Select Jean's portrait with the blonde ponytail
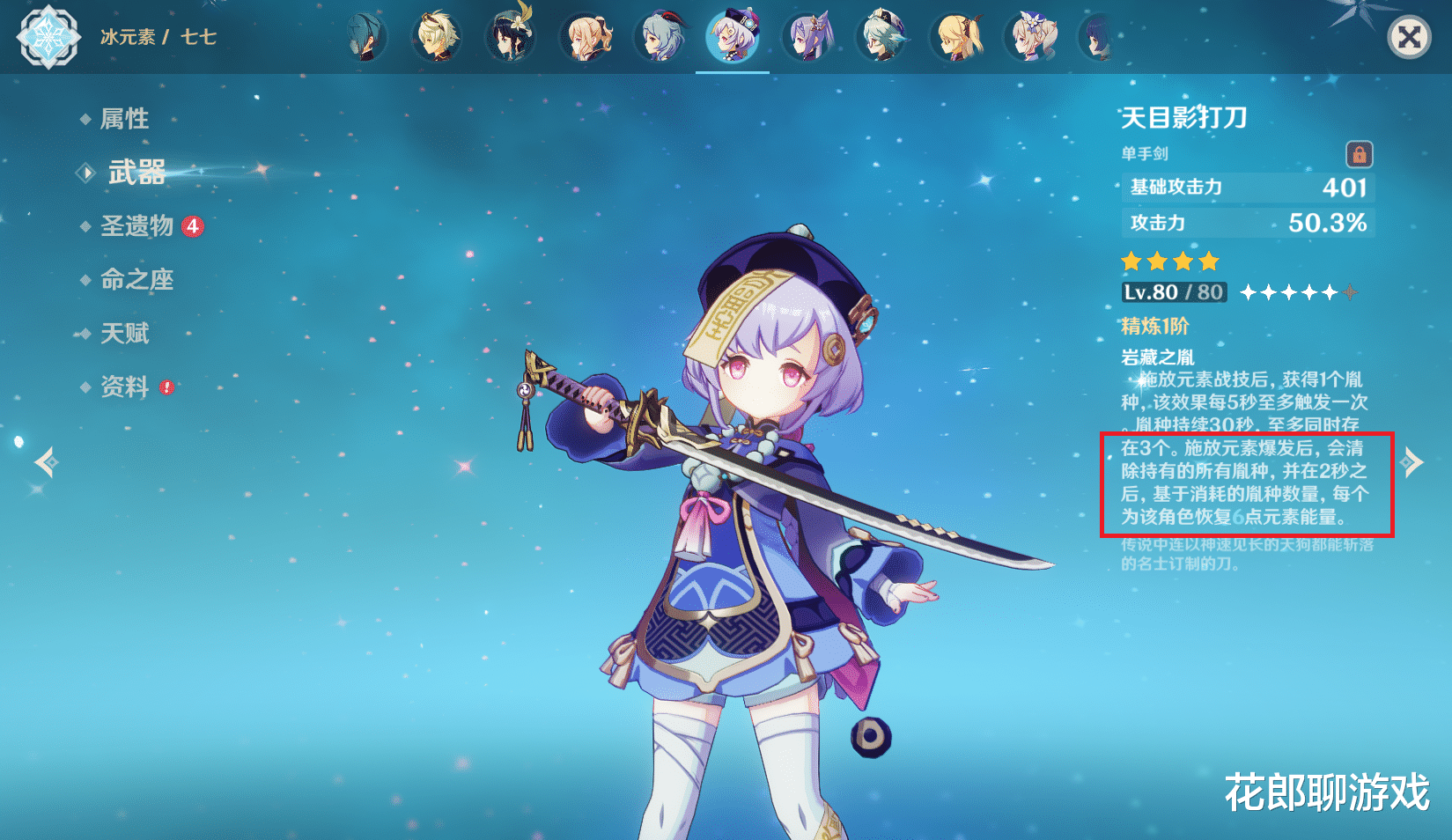The image size is (1452, 840). tap(585, 38)
